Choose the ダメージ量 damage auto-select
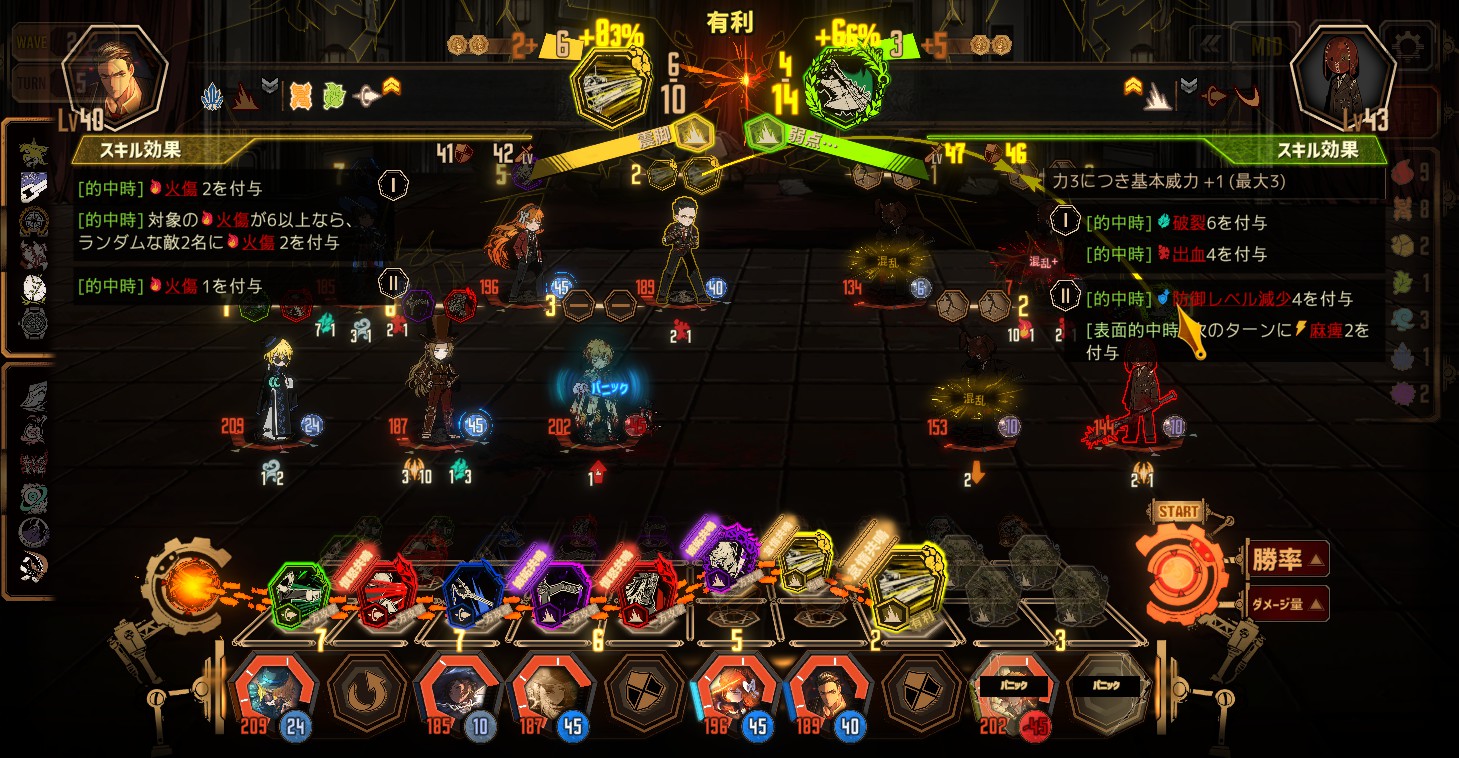The image size is (1459, 758). pos(1288,603)
